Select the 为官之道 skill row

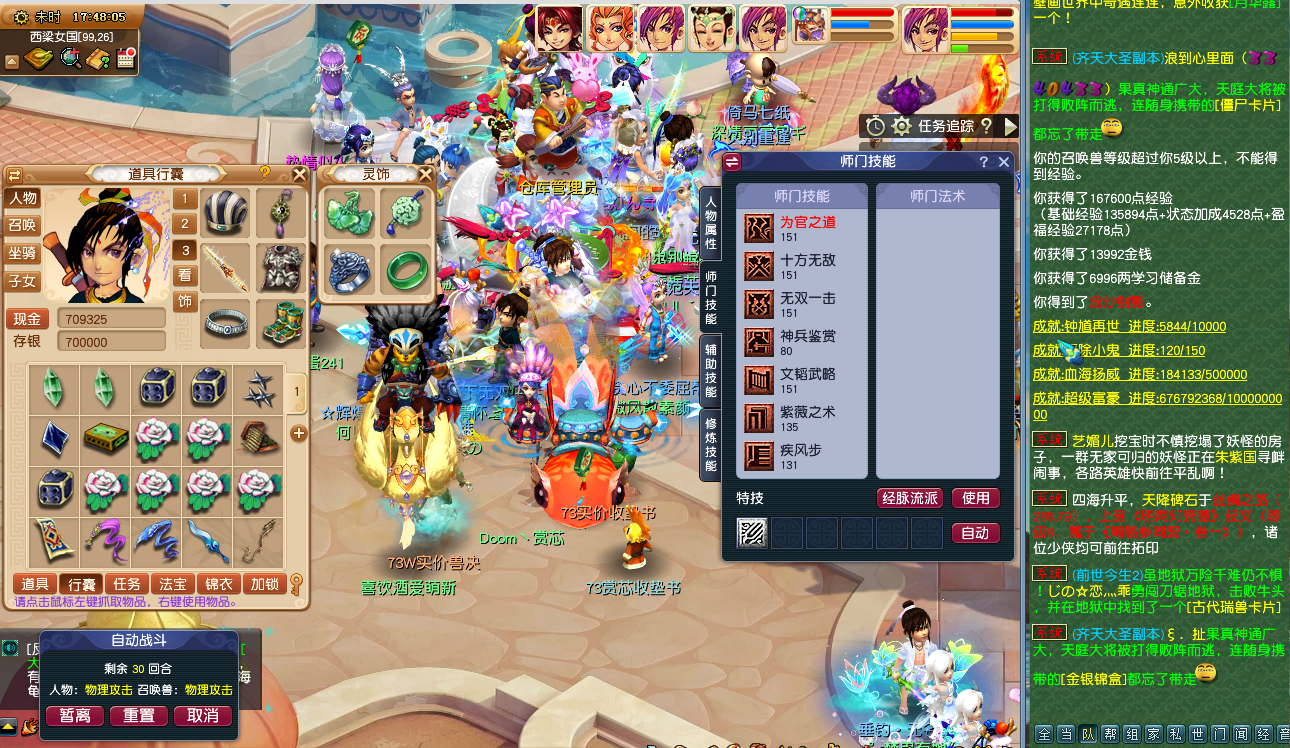[807, 228]
